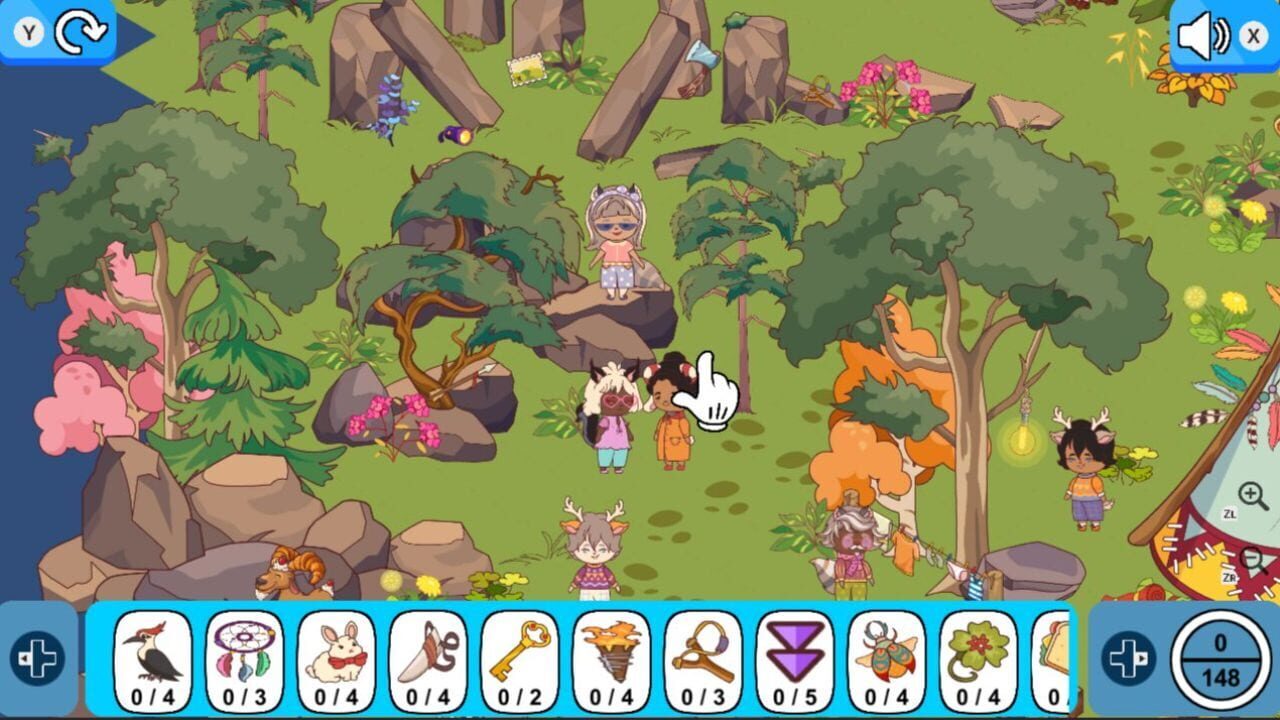Restart the scene using the refresh arrow
Image resolution: width=1280 pixels, height=720 pixels.
tap(84, 32)
